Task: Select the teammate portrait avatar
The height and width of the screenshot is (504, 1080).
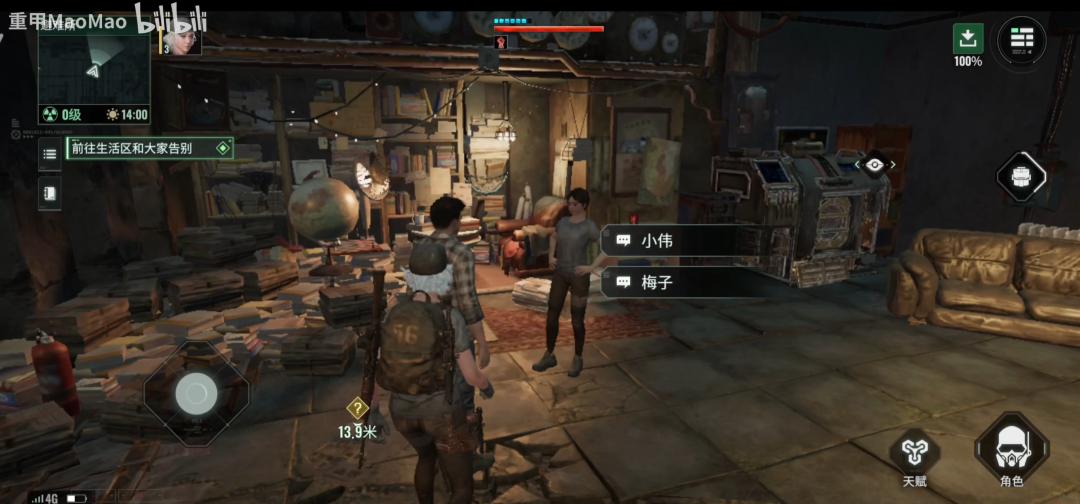Action: click(x=184, y=40)
